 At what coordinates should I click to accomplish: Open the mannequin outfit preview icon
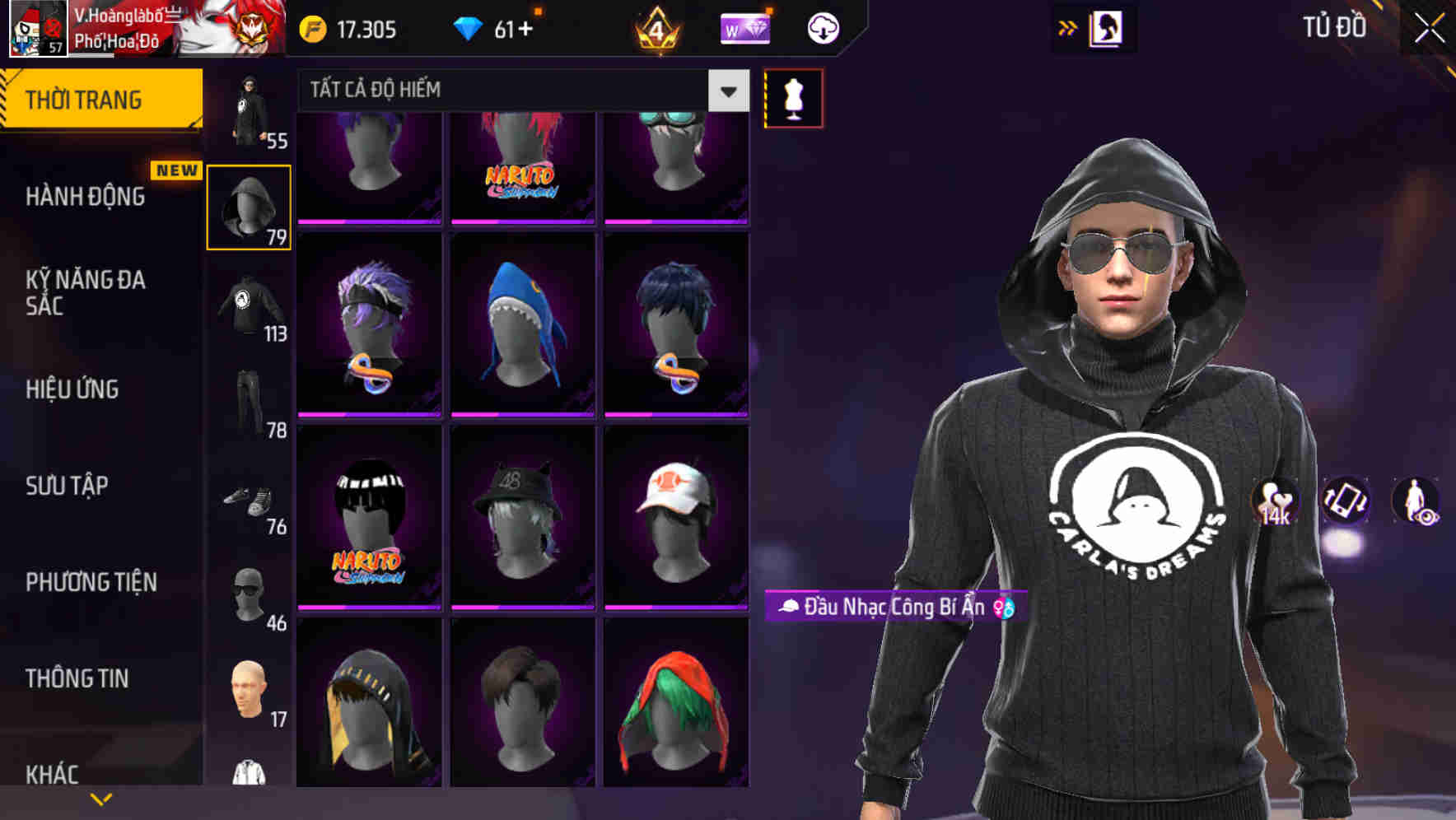793,97
